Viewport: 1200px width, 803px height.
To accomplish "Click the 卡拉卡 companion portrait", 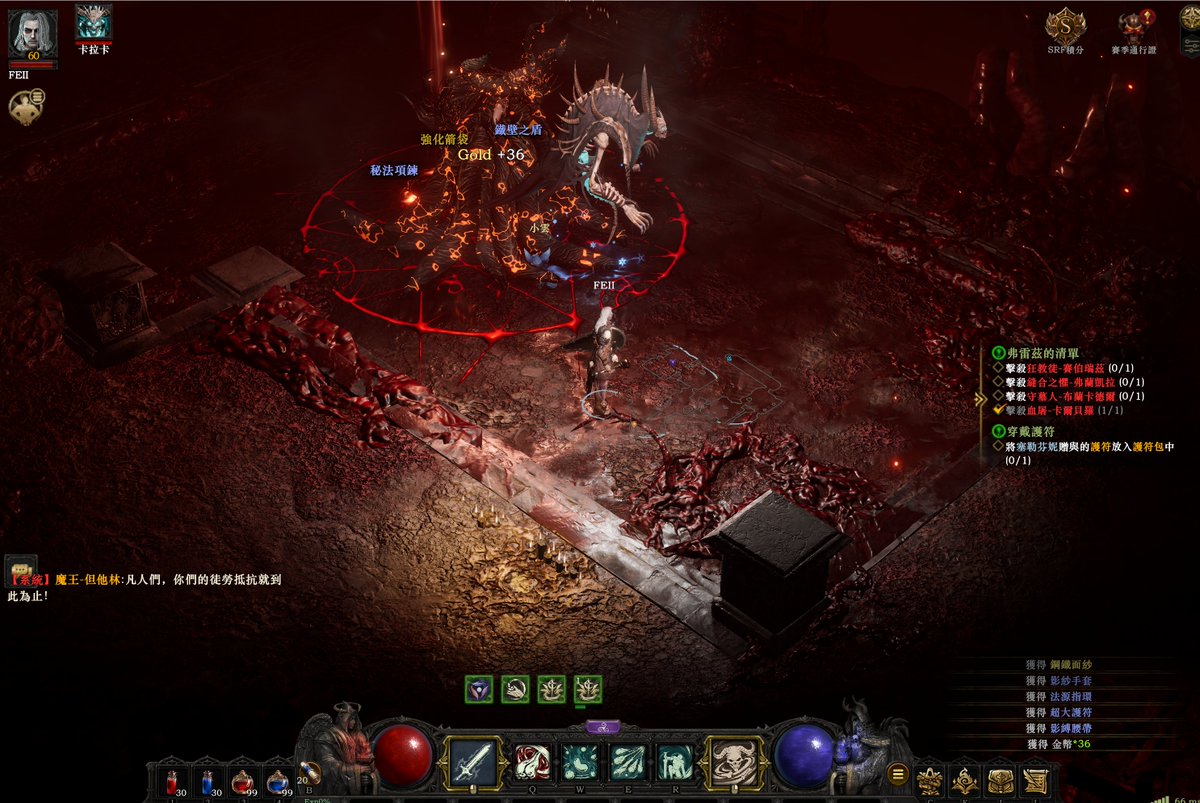I will pyautogui.click(x=94, y=23).
